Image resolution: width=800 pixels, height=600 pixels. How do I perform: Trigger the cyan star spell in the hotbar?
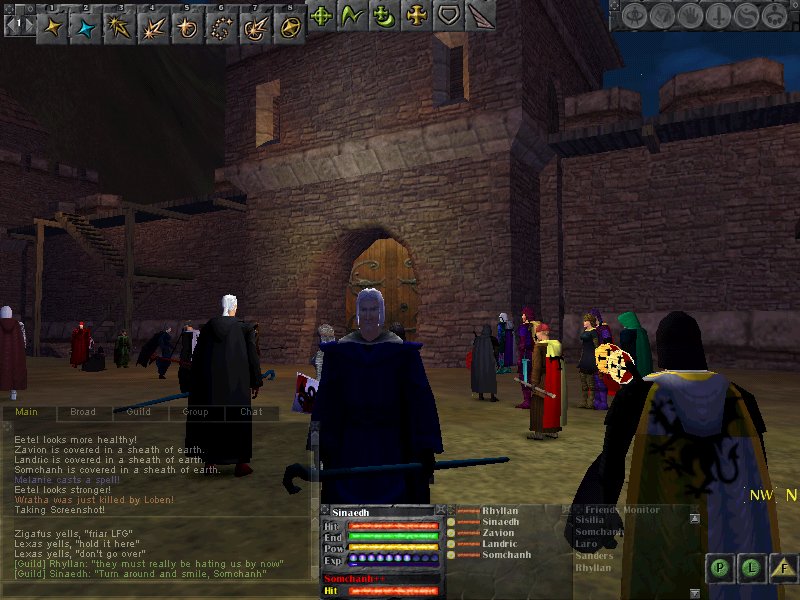click(x=87, y=25)
